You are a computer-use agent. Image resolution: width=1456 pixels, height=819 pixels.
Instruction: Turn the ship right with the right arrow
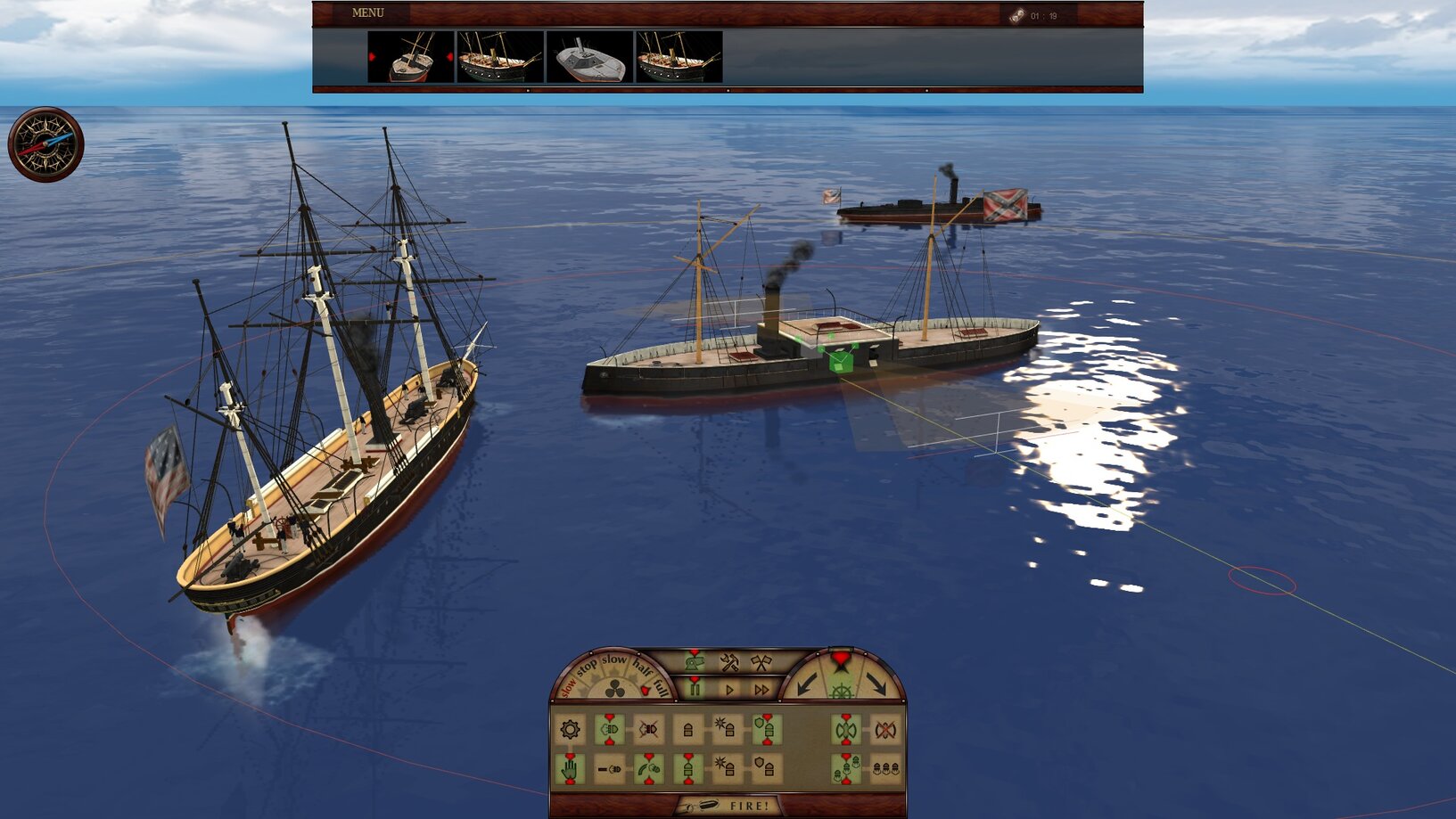pyautogui.click(x=876, y=684)
